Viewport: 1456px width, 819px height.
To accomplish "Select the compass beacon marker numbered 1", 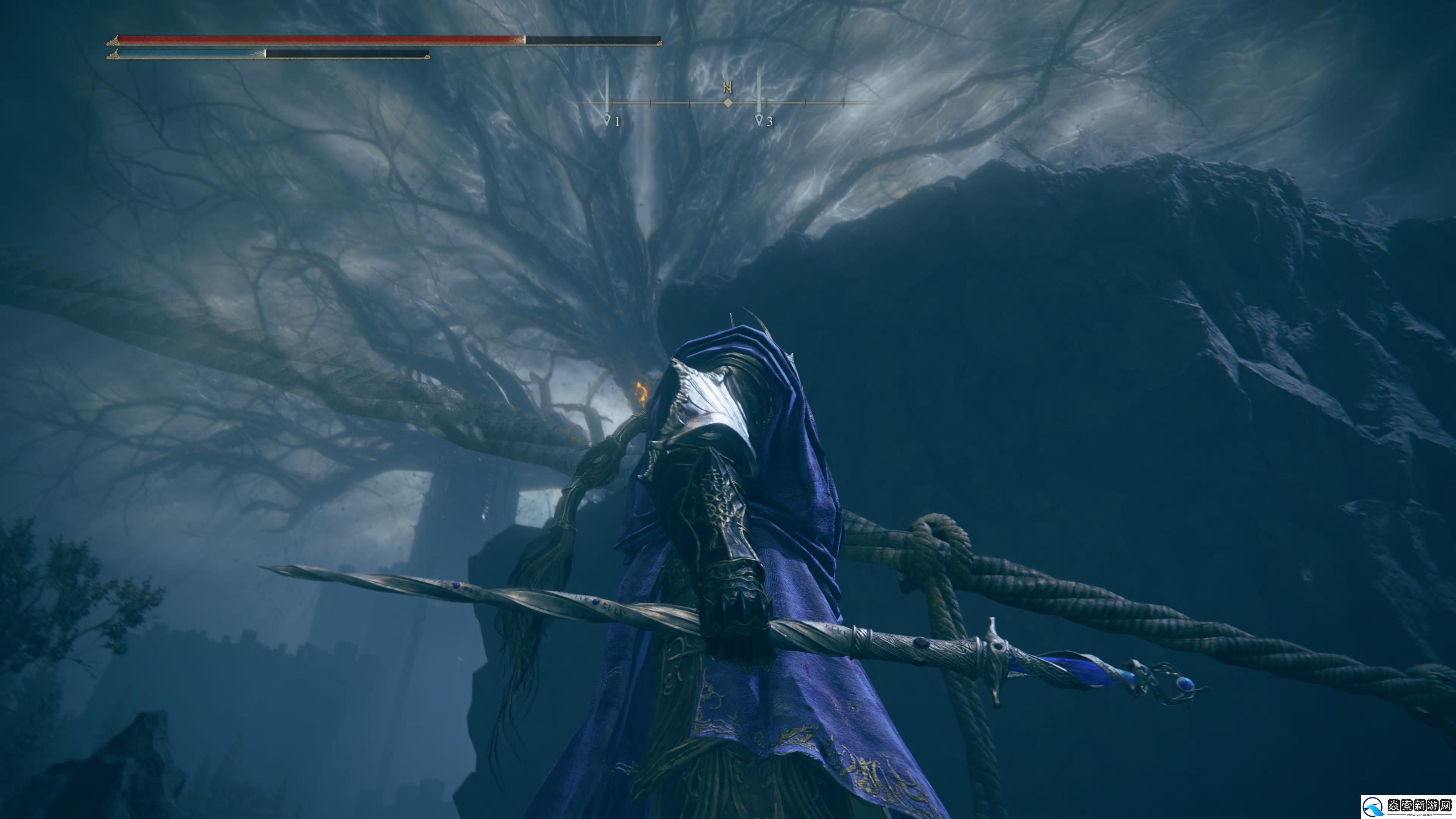I will 607,120.
